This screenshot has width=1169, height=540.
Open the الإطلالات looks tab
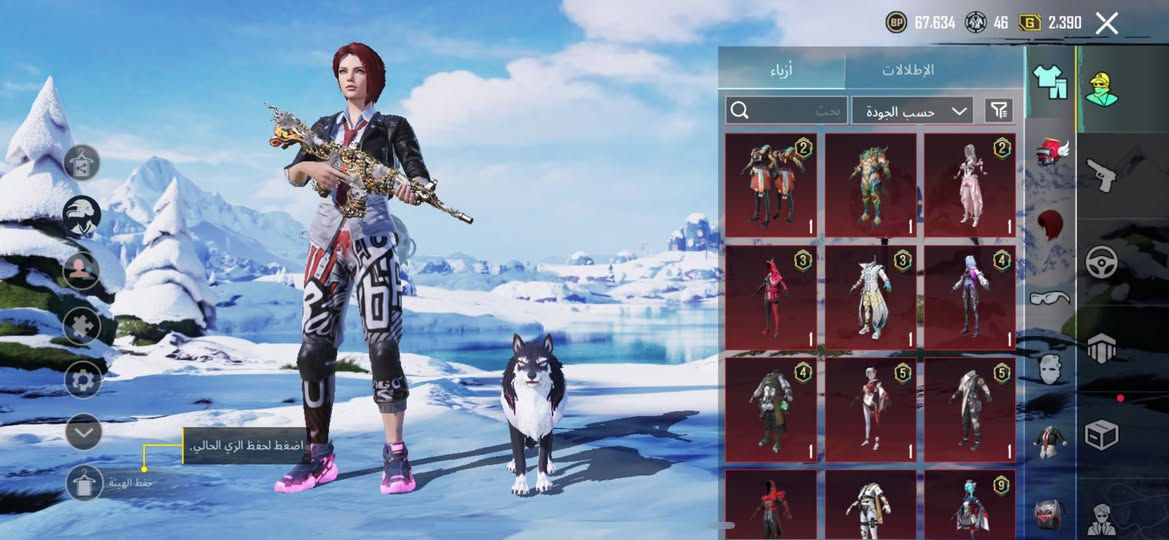pyautogui.click(x=907, y=70)
